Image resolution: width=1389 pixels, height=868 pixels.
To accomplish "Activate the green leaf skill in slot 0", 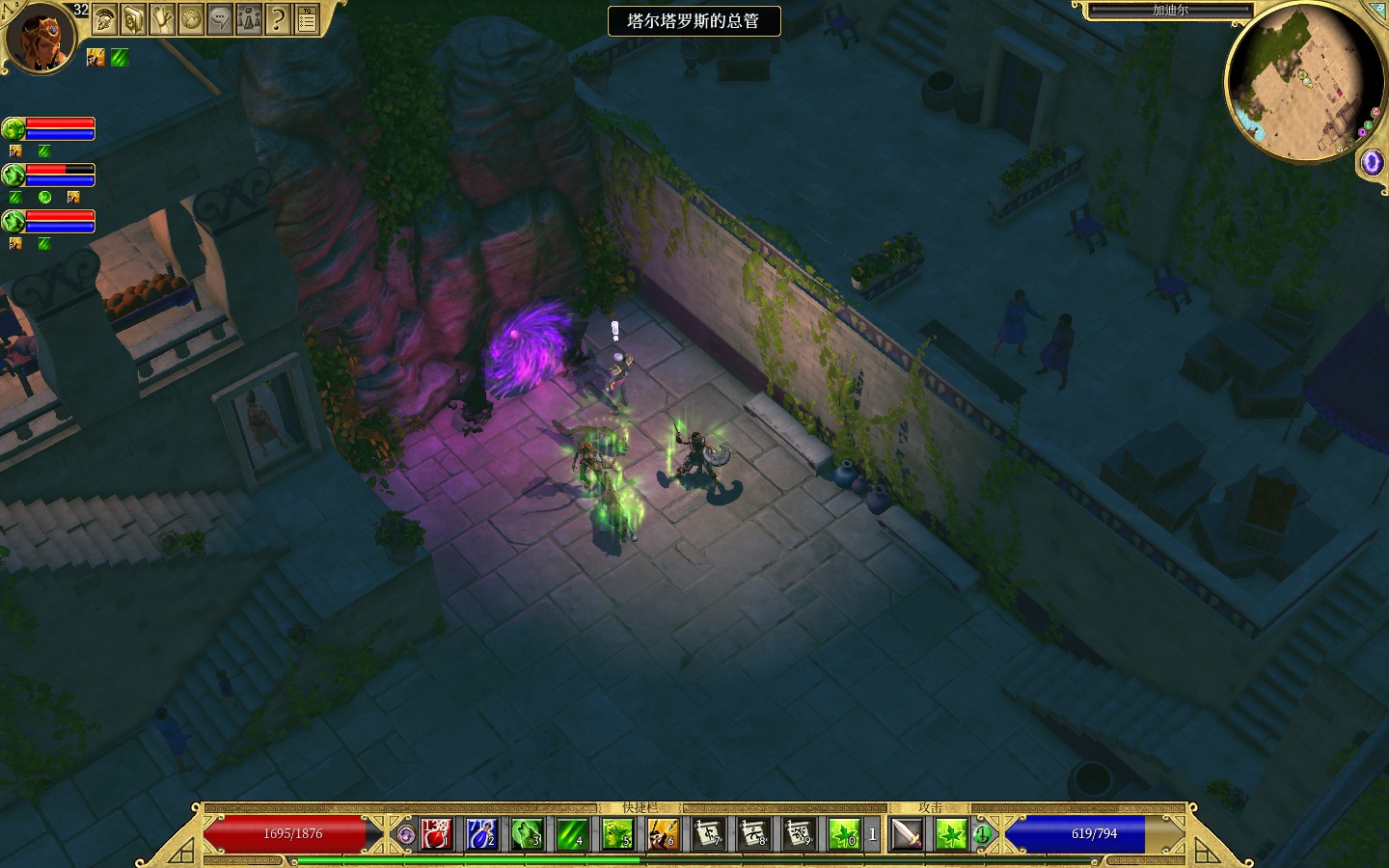I will 844,834.
